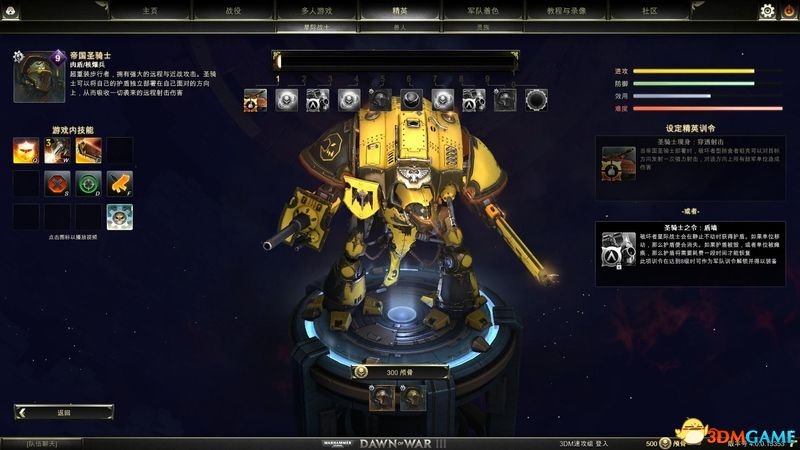This screenshot has width=800, height=450.
Task: Click the golden eagle Q skill icon
Action: click(26, 151)
